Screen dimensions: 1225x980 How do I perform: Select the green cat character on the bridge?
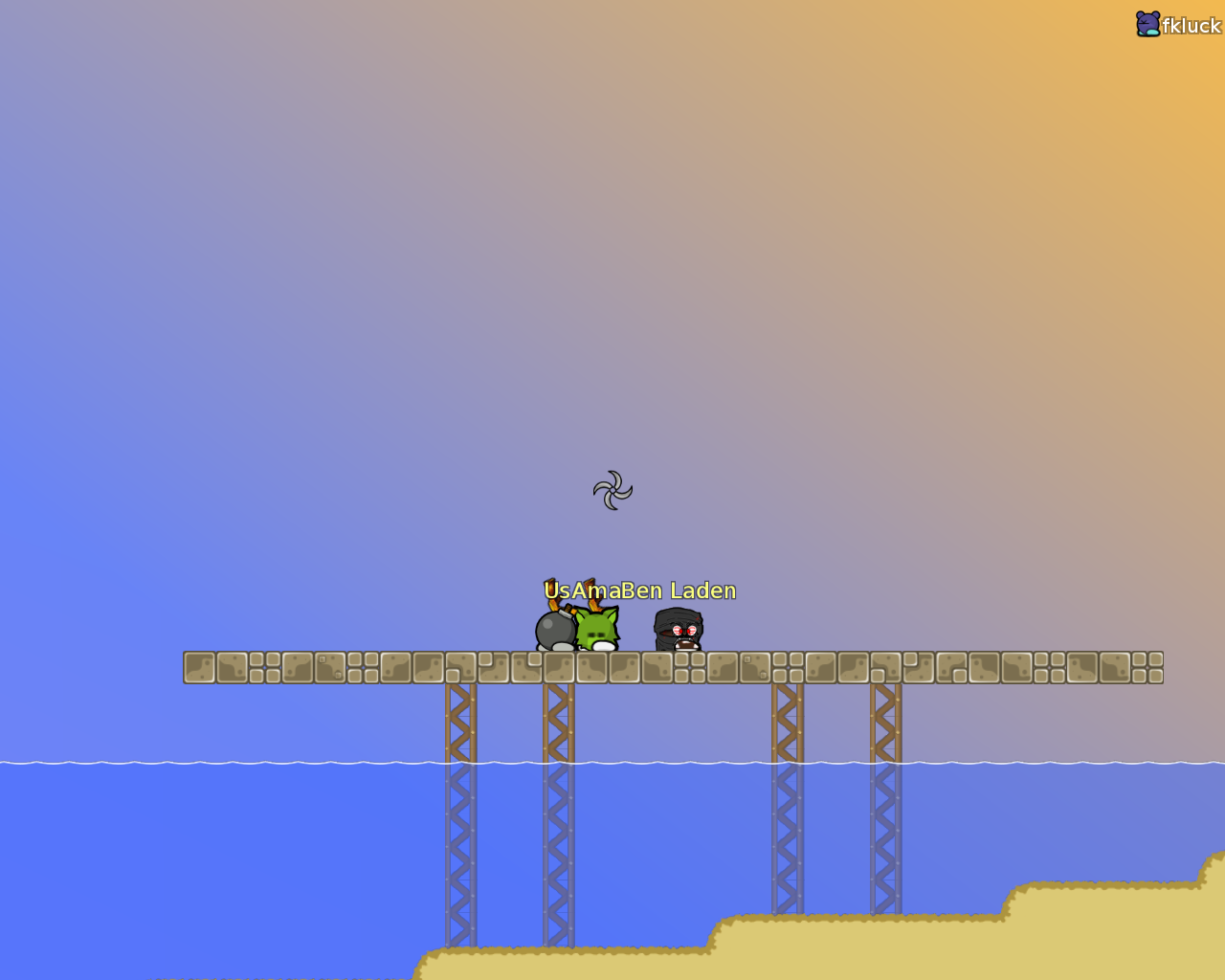click(x=595, y=632)
